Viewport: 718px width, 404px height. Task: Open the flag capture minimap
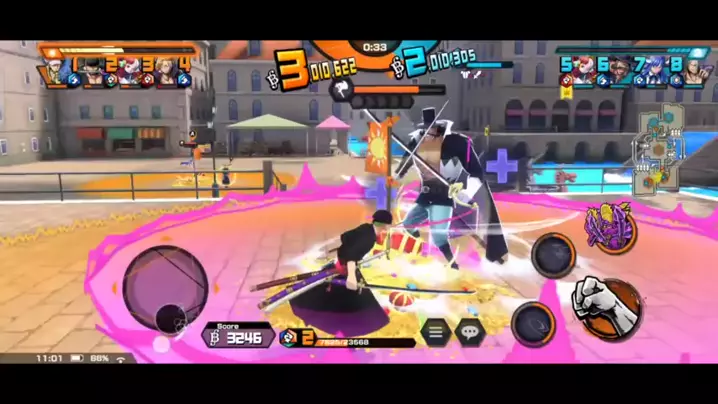click(x=659, y=151)
